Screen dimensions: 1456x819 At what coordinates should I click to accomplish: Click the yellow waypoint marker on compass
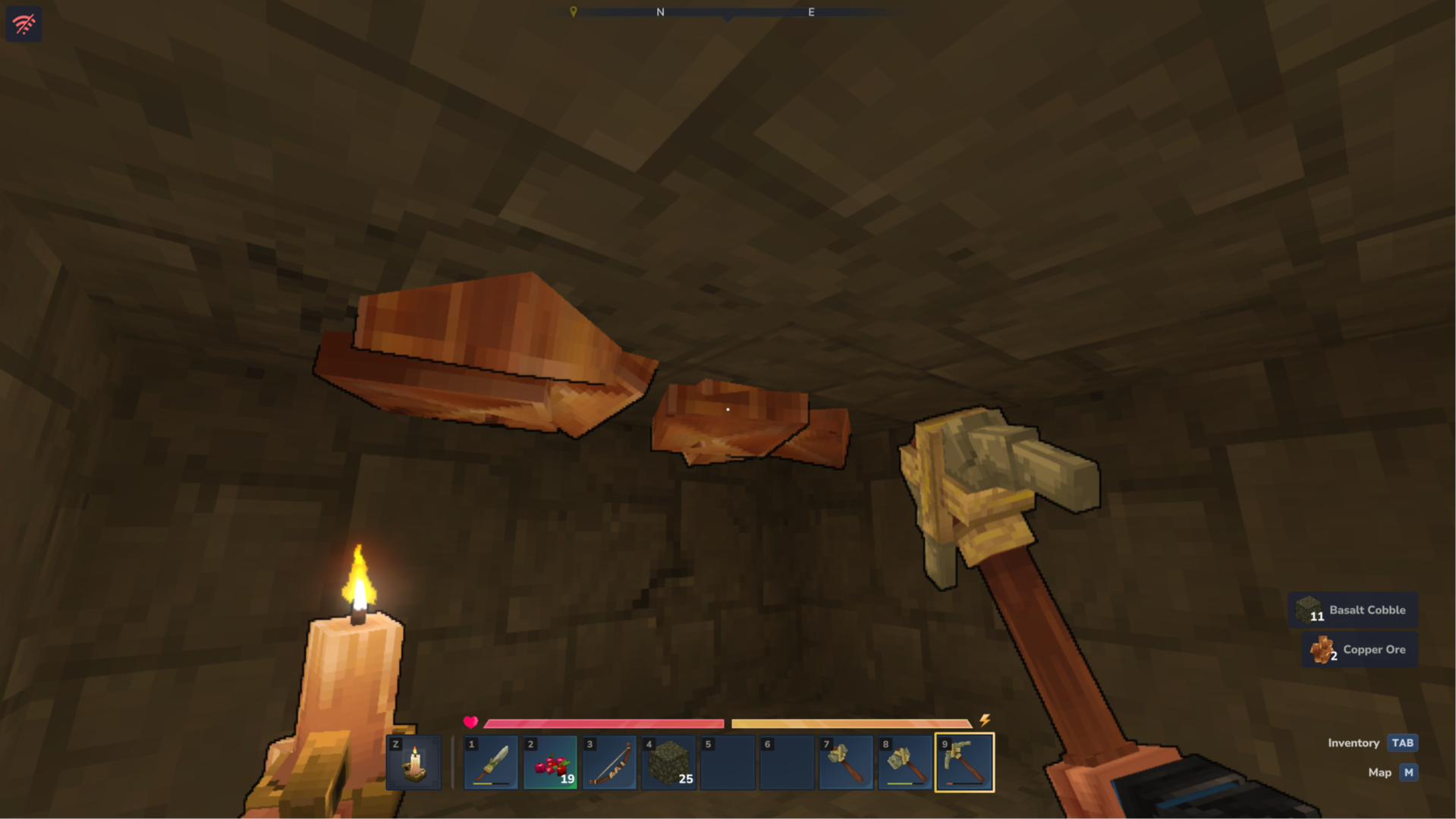tap(574, 11)
